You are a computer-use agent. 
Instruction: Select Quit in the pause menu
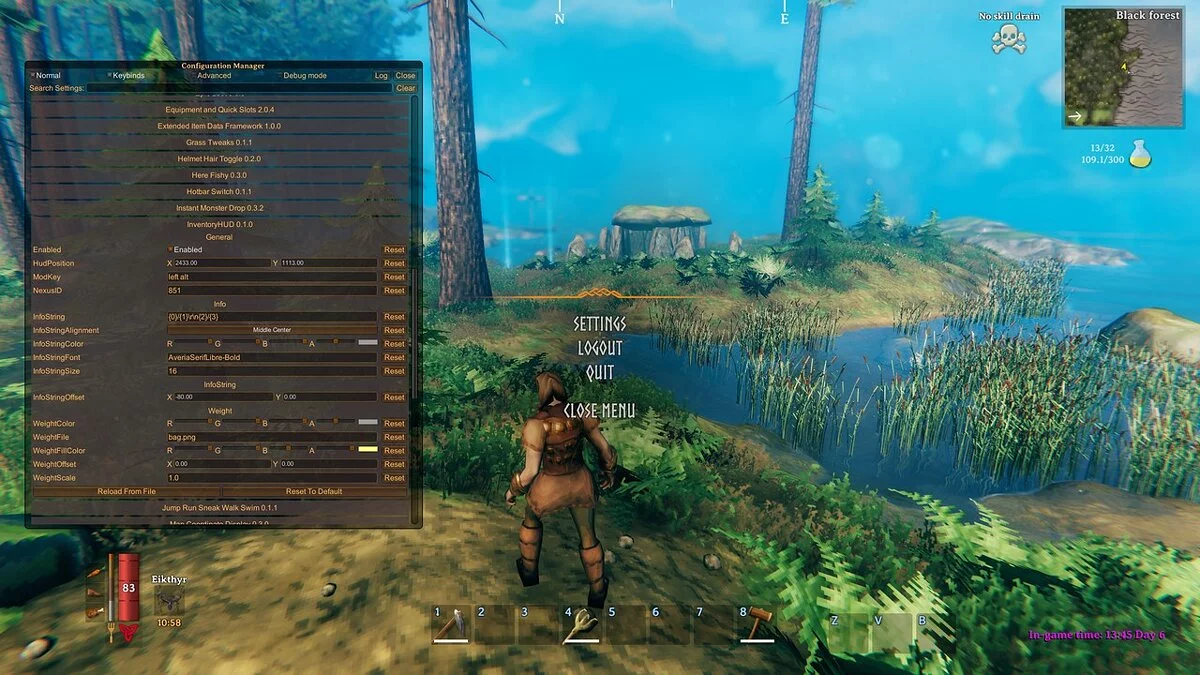point(599,372)
